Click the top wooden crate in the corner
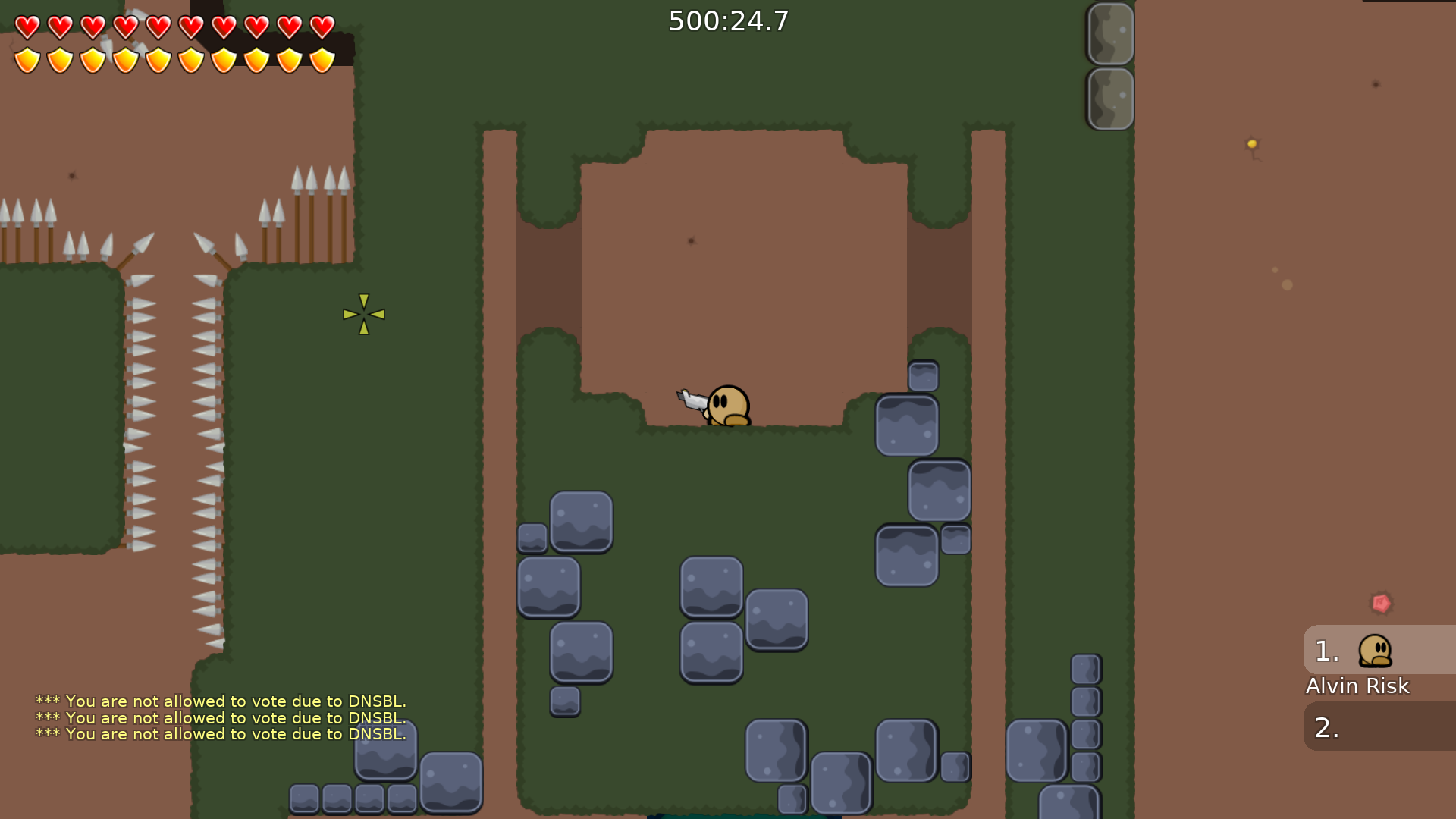Viewport: 1456px width, 819px height. tap(1110, 33)
